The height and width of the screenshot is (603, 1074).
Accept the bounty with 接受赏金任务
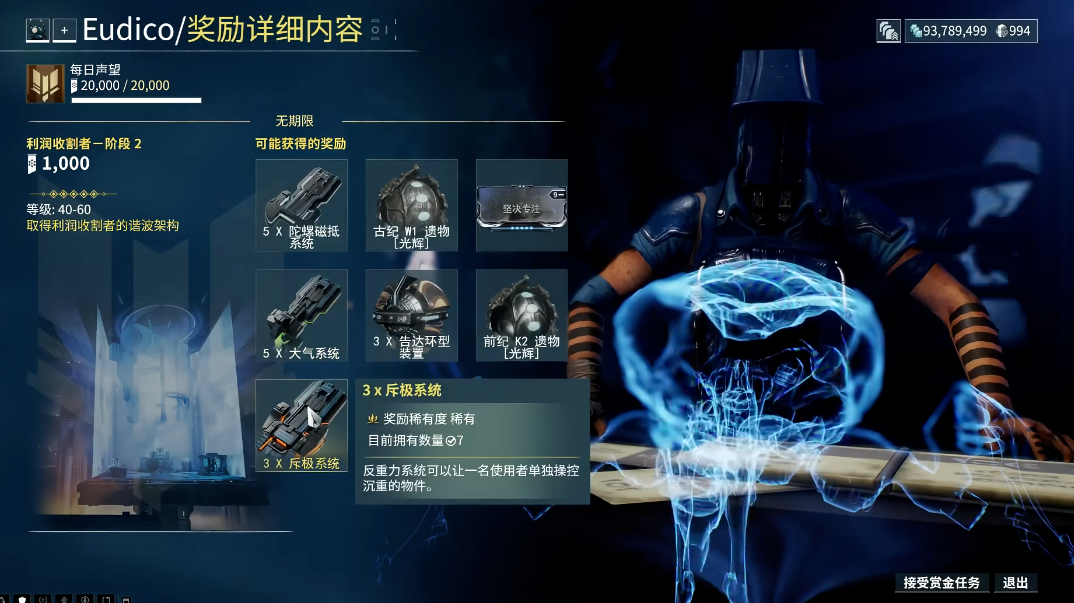click(941, 582)
